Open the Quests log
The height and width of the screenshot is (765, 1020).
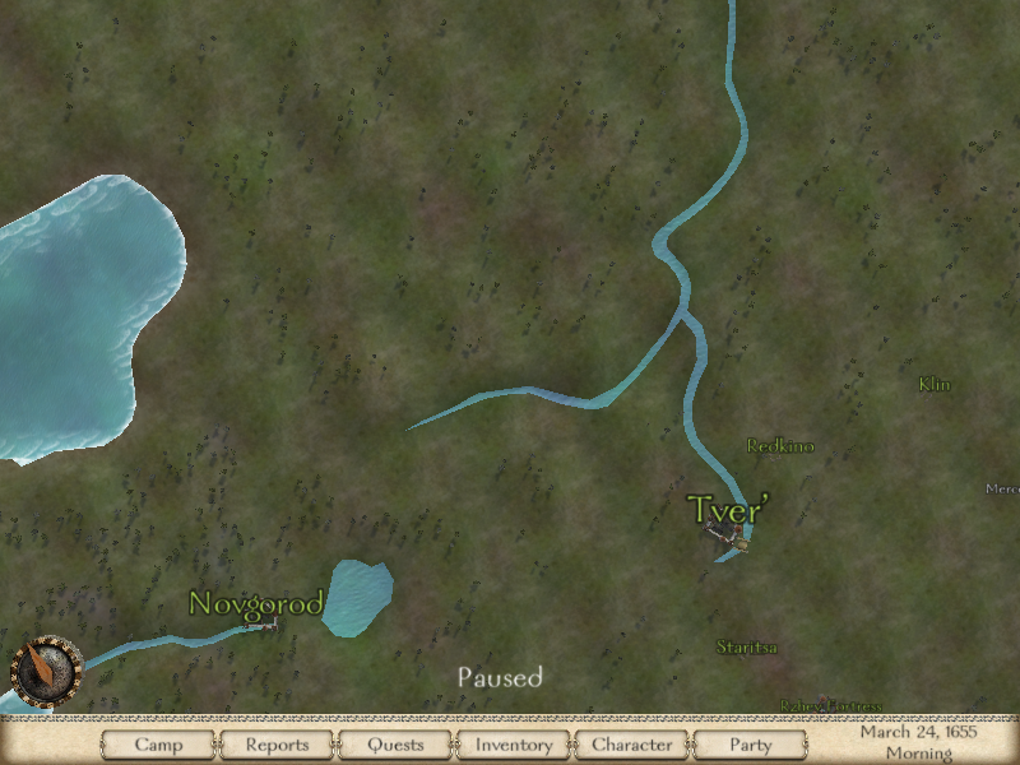(395, 745)
